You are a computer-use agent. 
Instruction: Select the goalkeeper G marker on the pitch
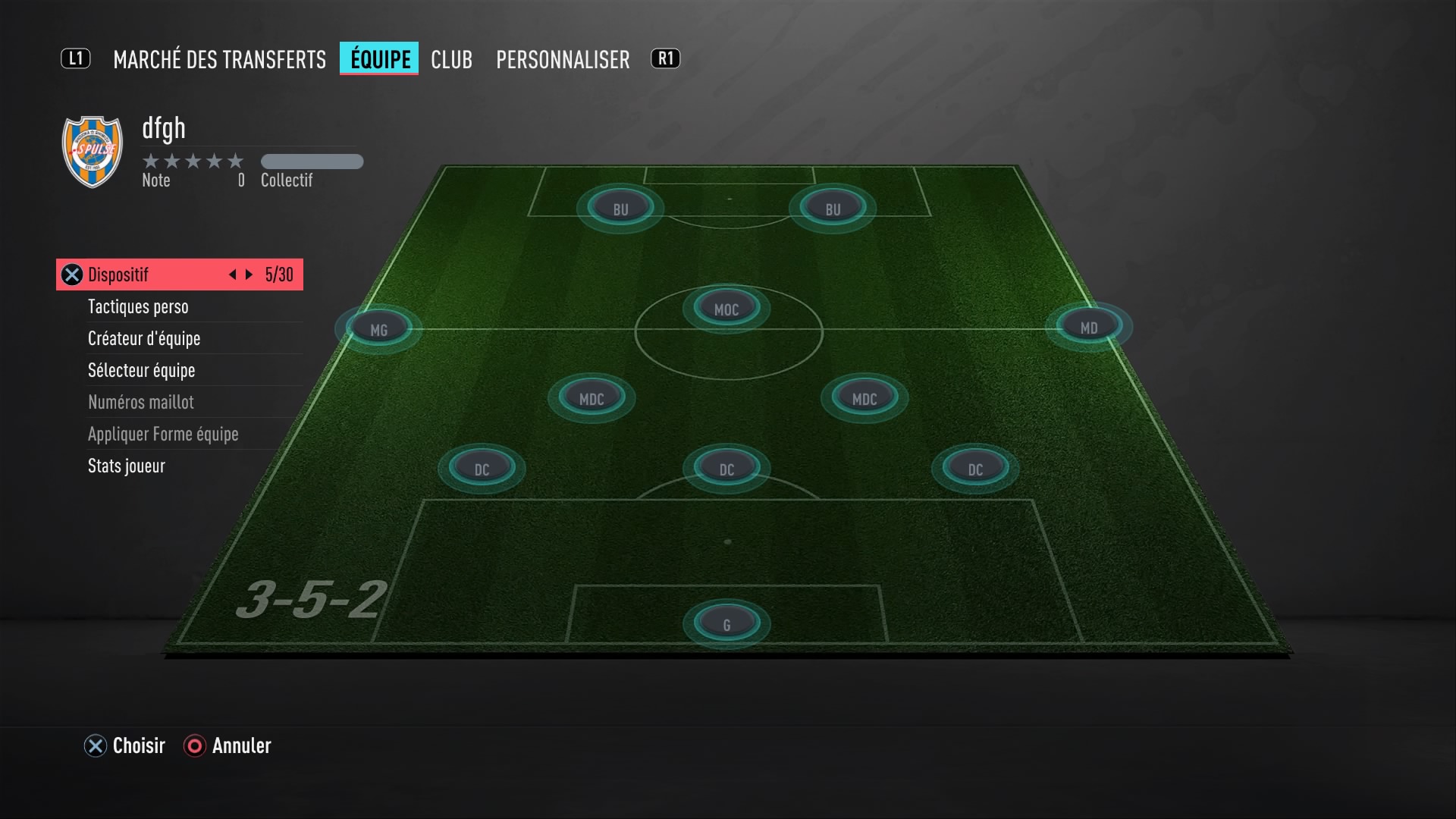coord(726,622)
